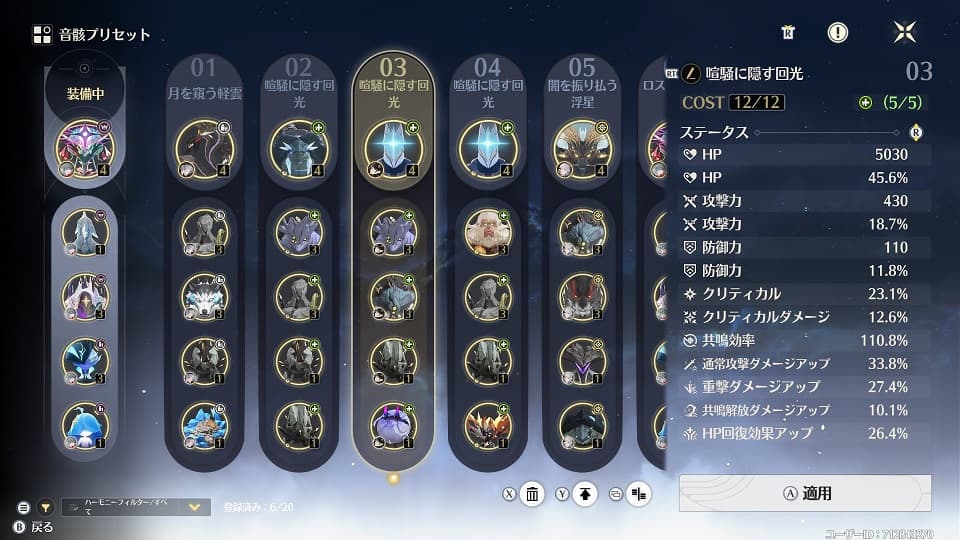Select the white-furred echo in preset 04
The width and height of the screenshot is (960, 540).
pos(488,232)
